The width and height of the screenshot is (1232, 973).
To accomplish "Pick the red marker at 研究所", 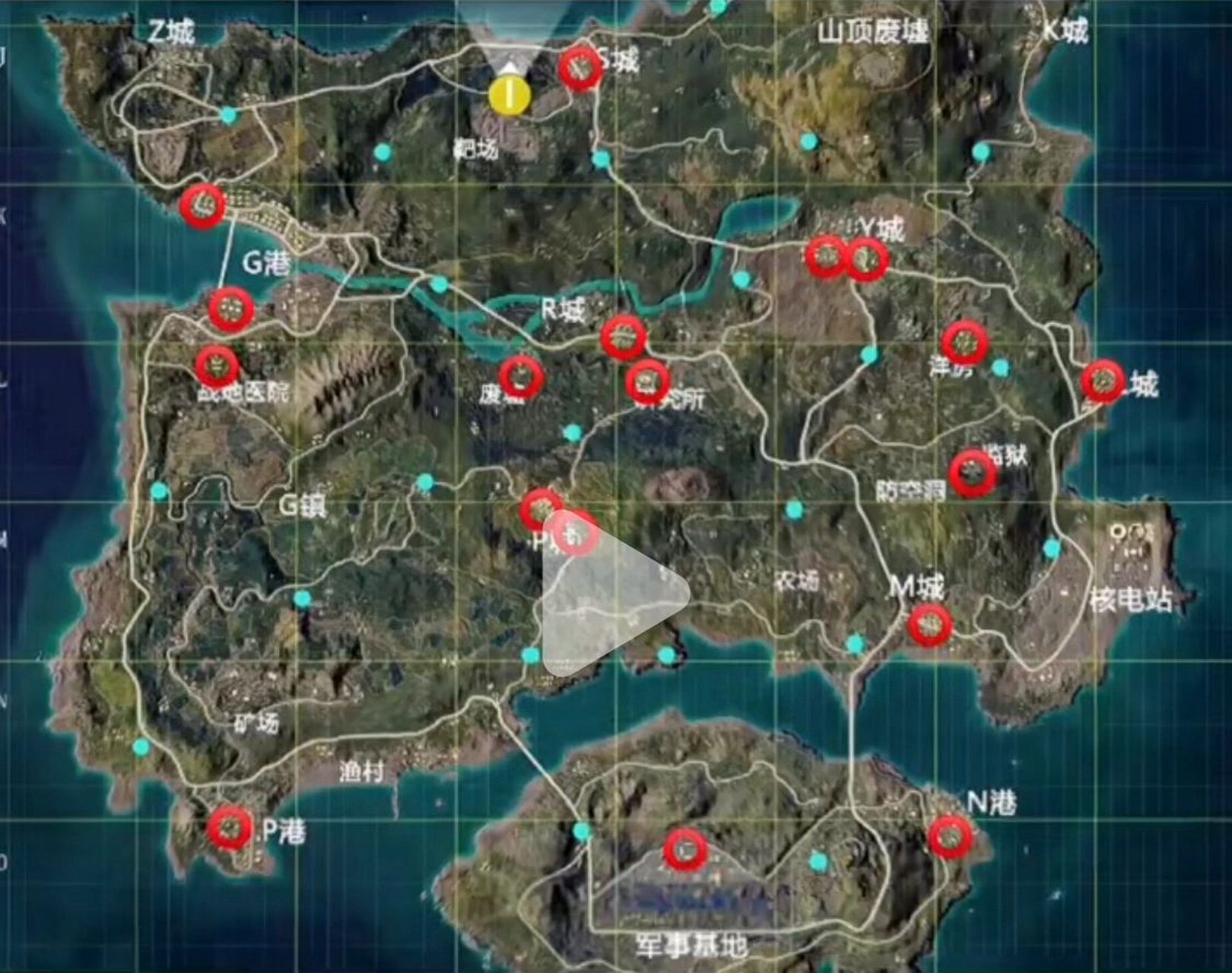I will [x=647, y=382].
